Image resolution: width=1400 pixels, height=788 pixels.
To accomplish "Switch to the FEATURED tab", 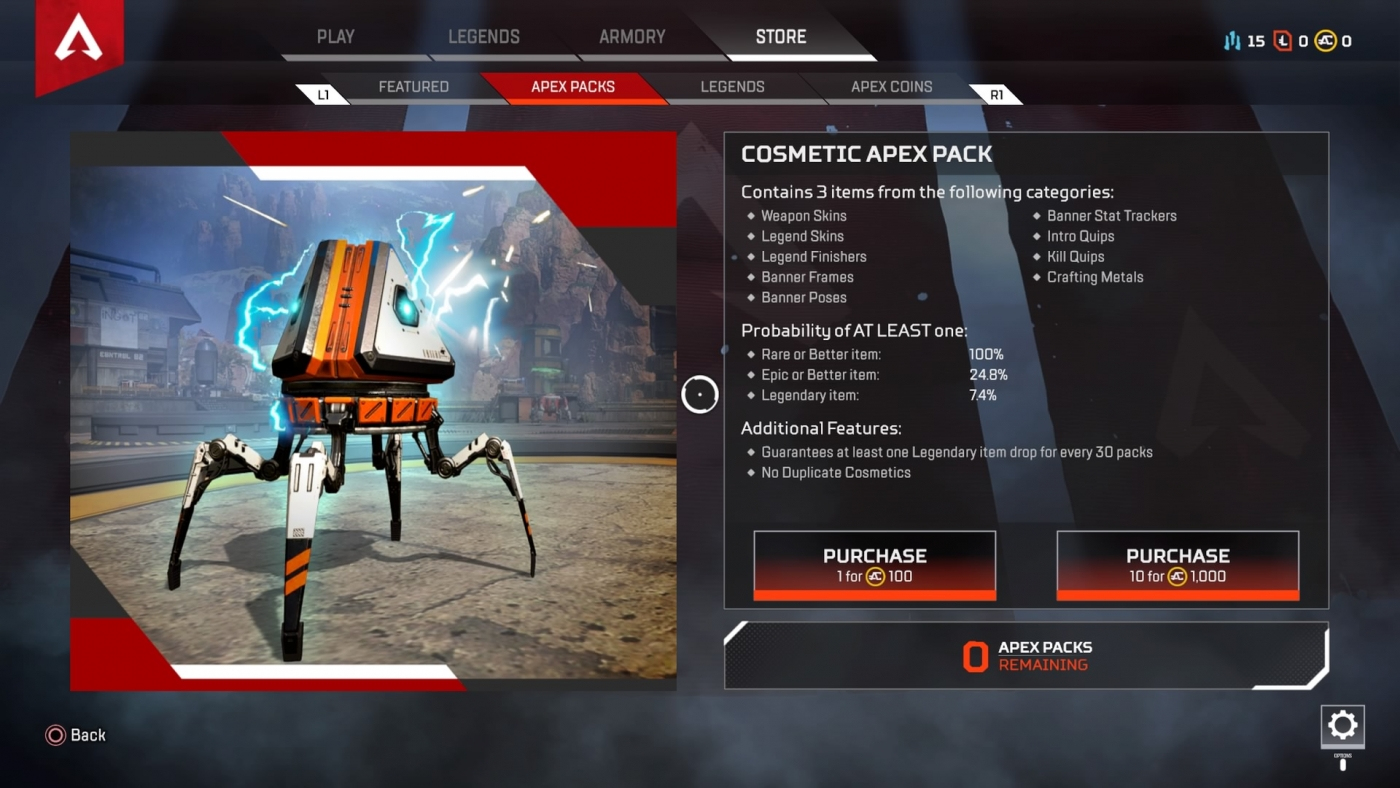I will pyautogui.click(x=412, y=87).
